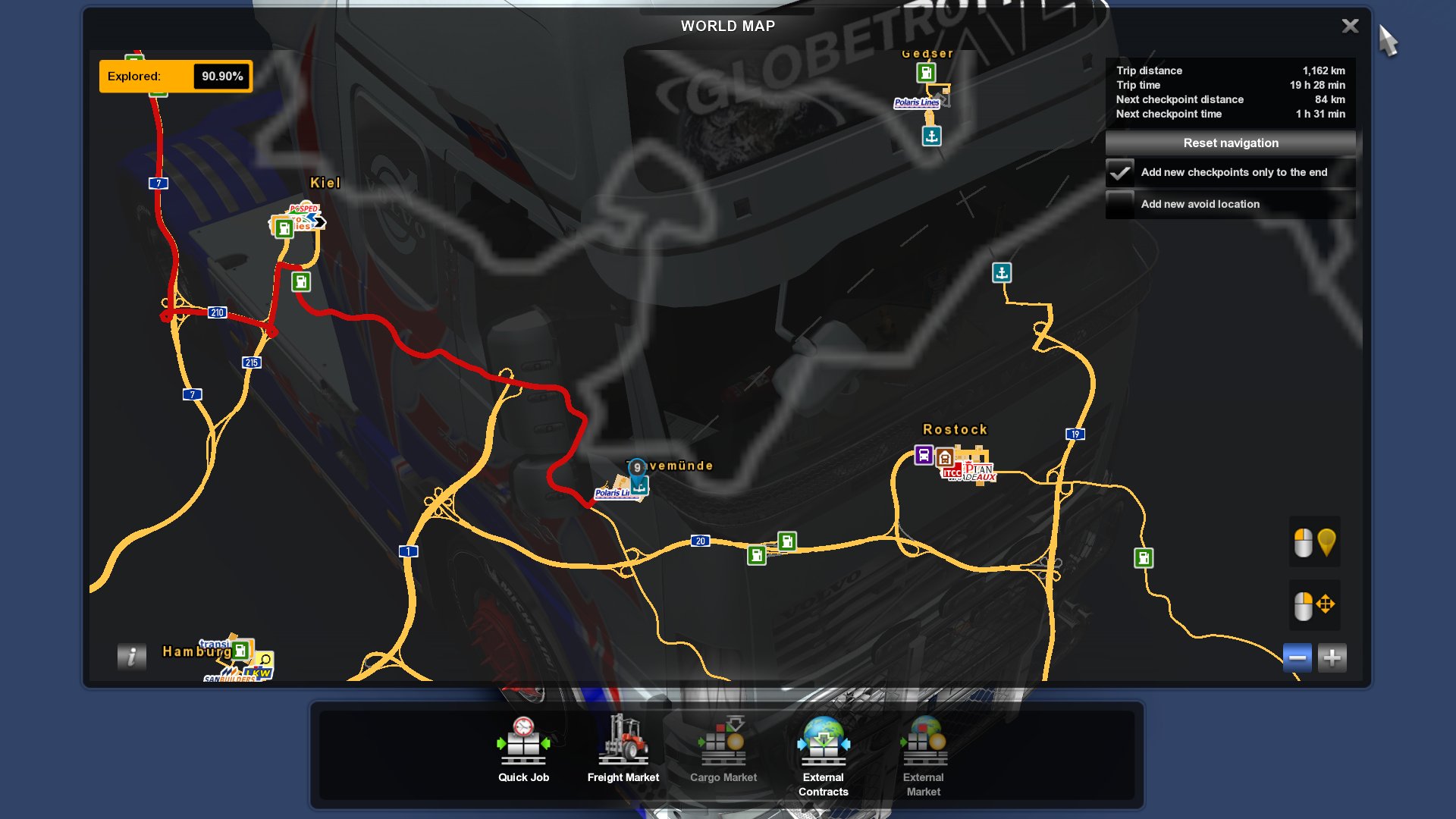Open the map info icon bottom left
This screenshot has width=1456, height=819.
pos(131,657)
